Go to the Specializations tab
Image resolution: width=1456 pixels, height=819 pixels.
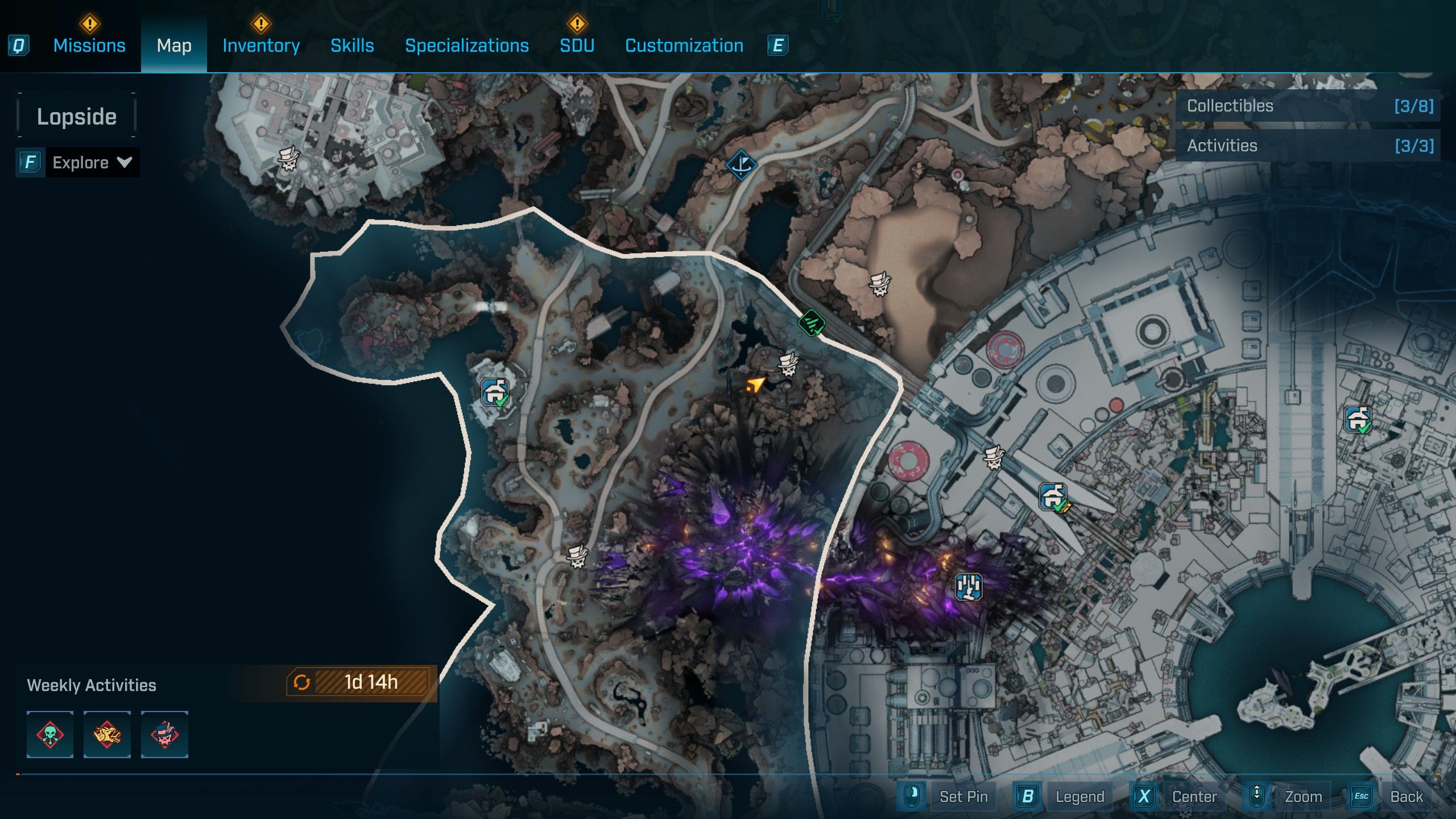tap(466, 45)
